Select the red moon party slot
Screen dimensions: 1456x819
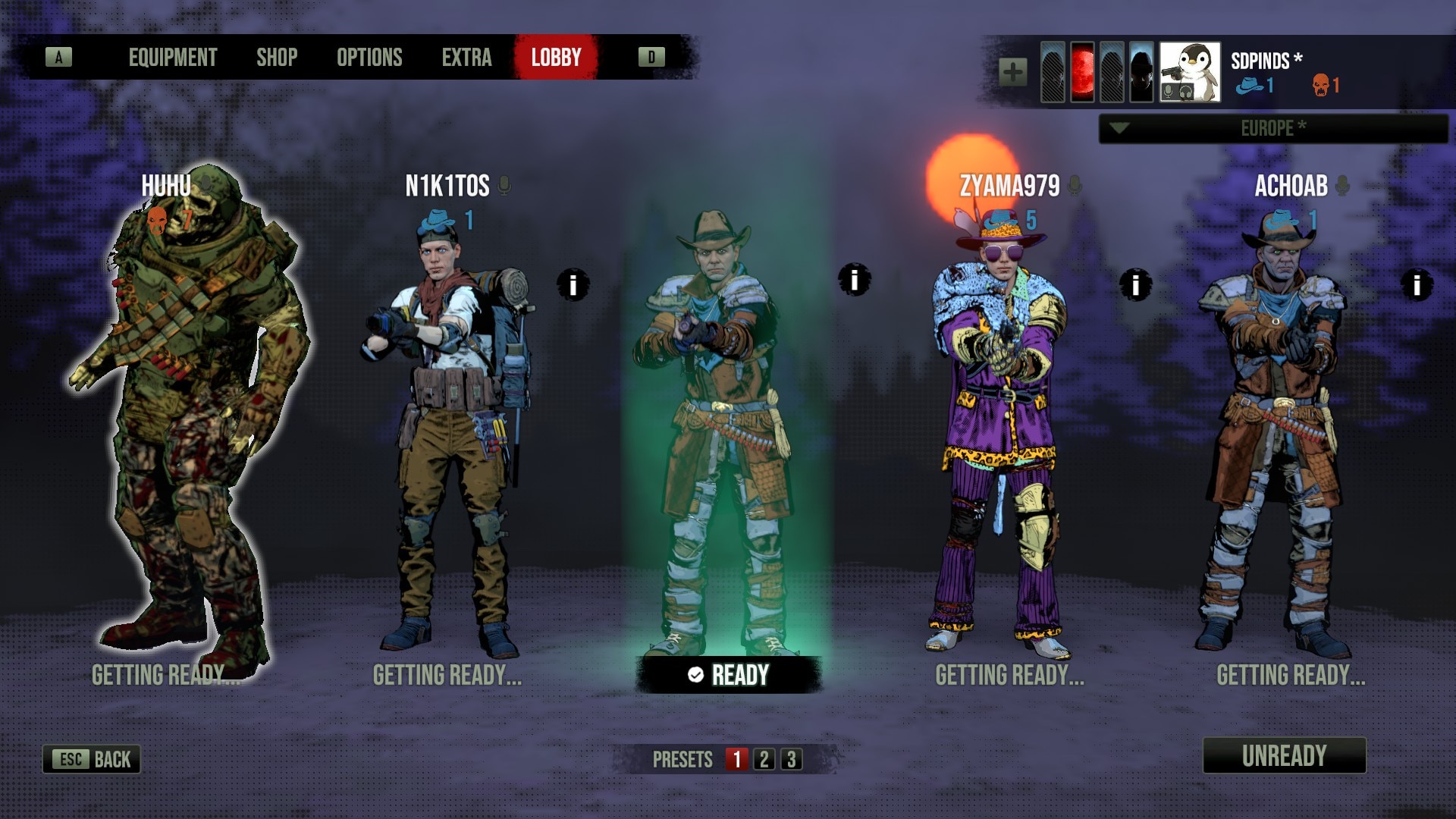[1082, 73]
